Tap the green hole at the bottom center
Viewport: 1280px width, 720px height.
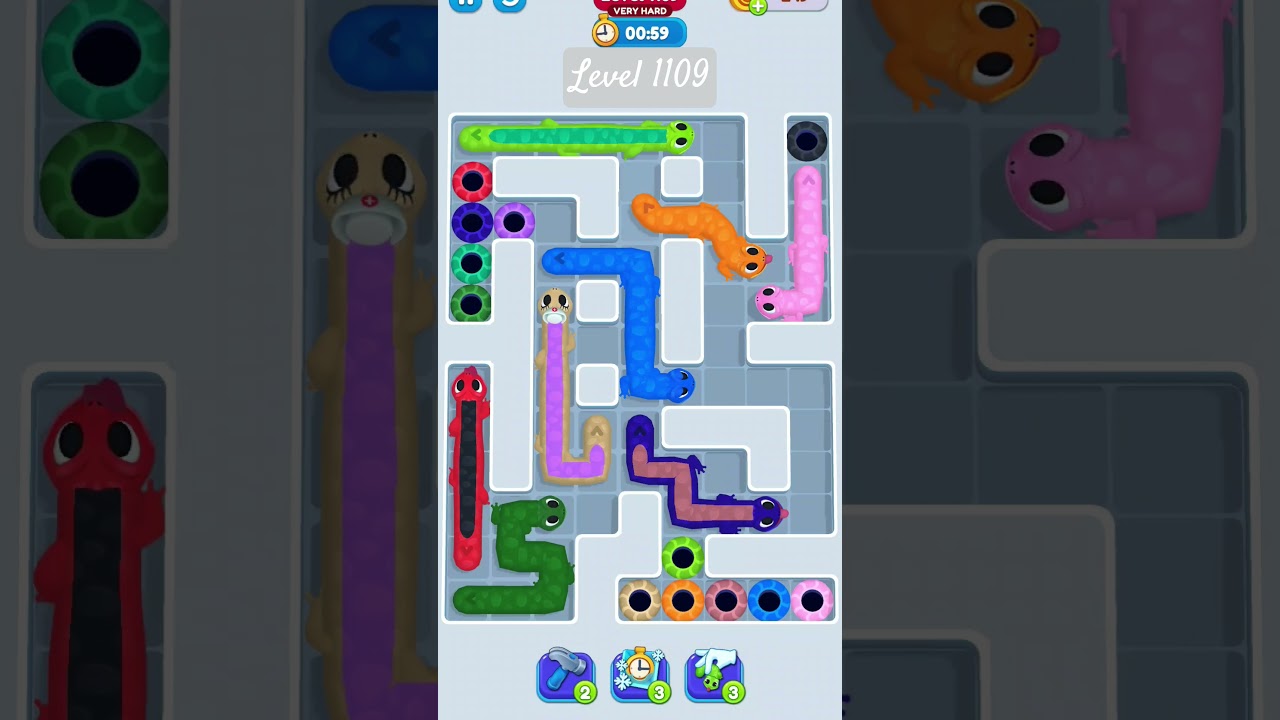[x=684, y=555]
